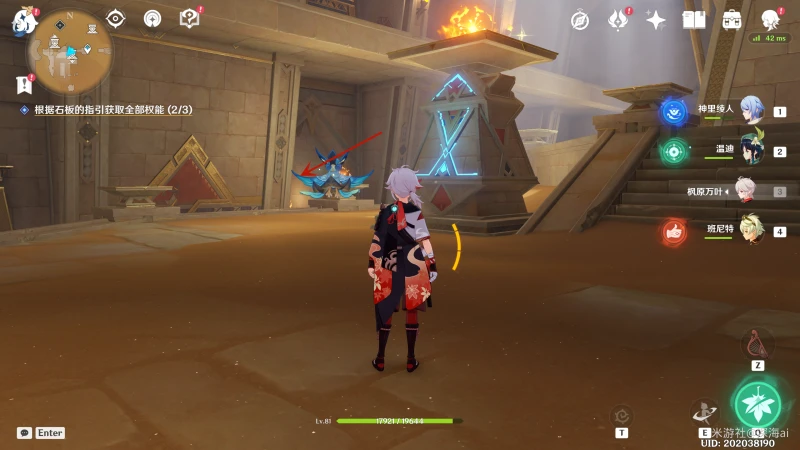800x450 pixels.
Task: Open the chat box speech bubble
Action: (24, 433)
